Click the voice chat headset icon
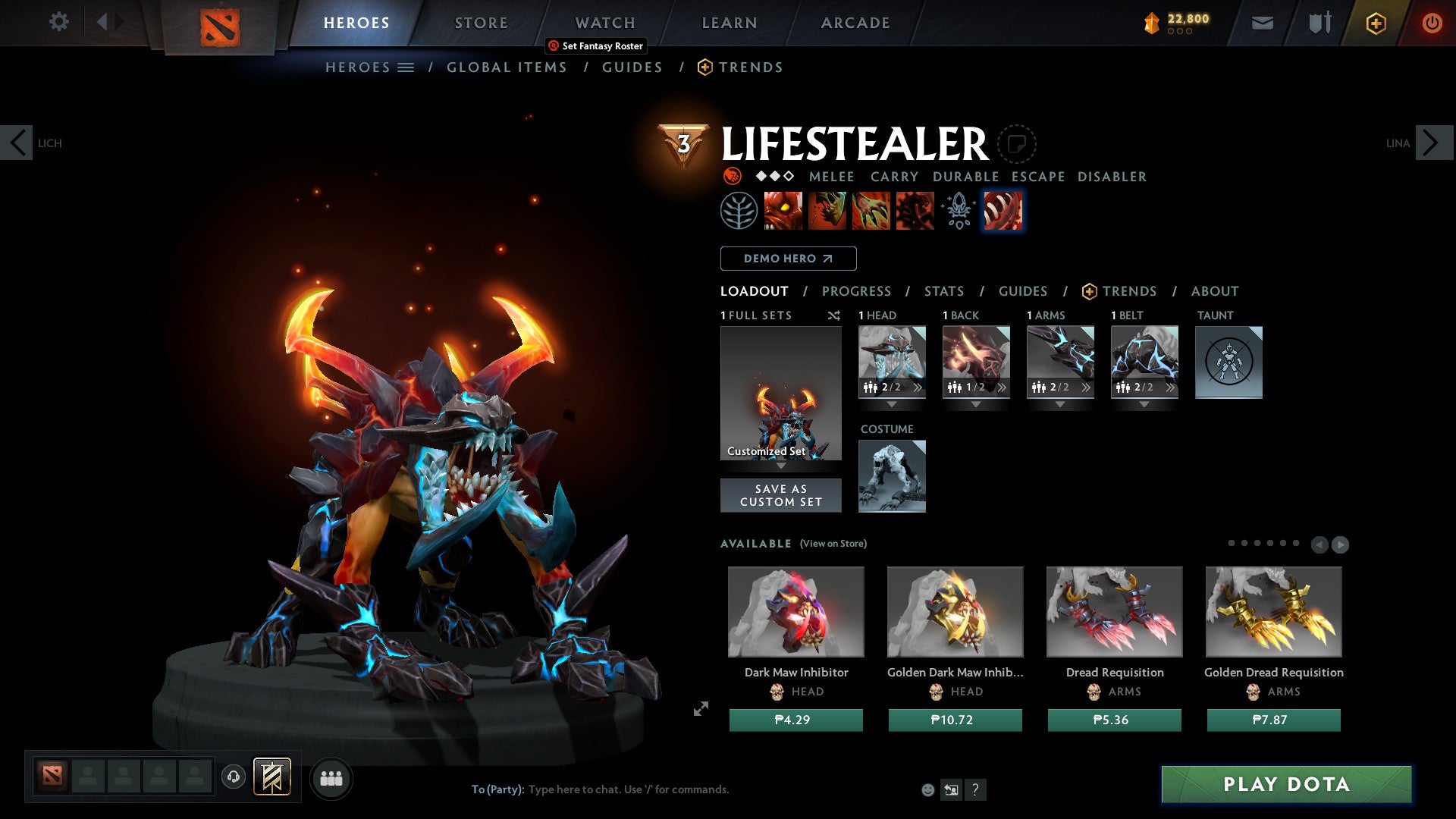This screenshot has height=819, width=1456. (x=234, y=778)
